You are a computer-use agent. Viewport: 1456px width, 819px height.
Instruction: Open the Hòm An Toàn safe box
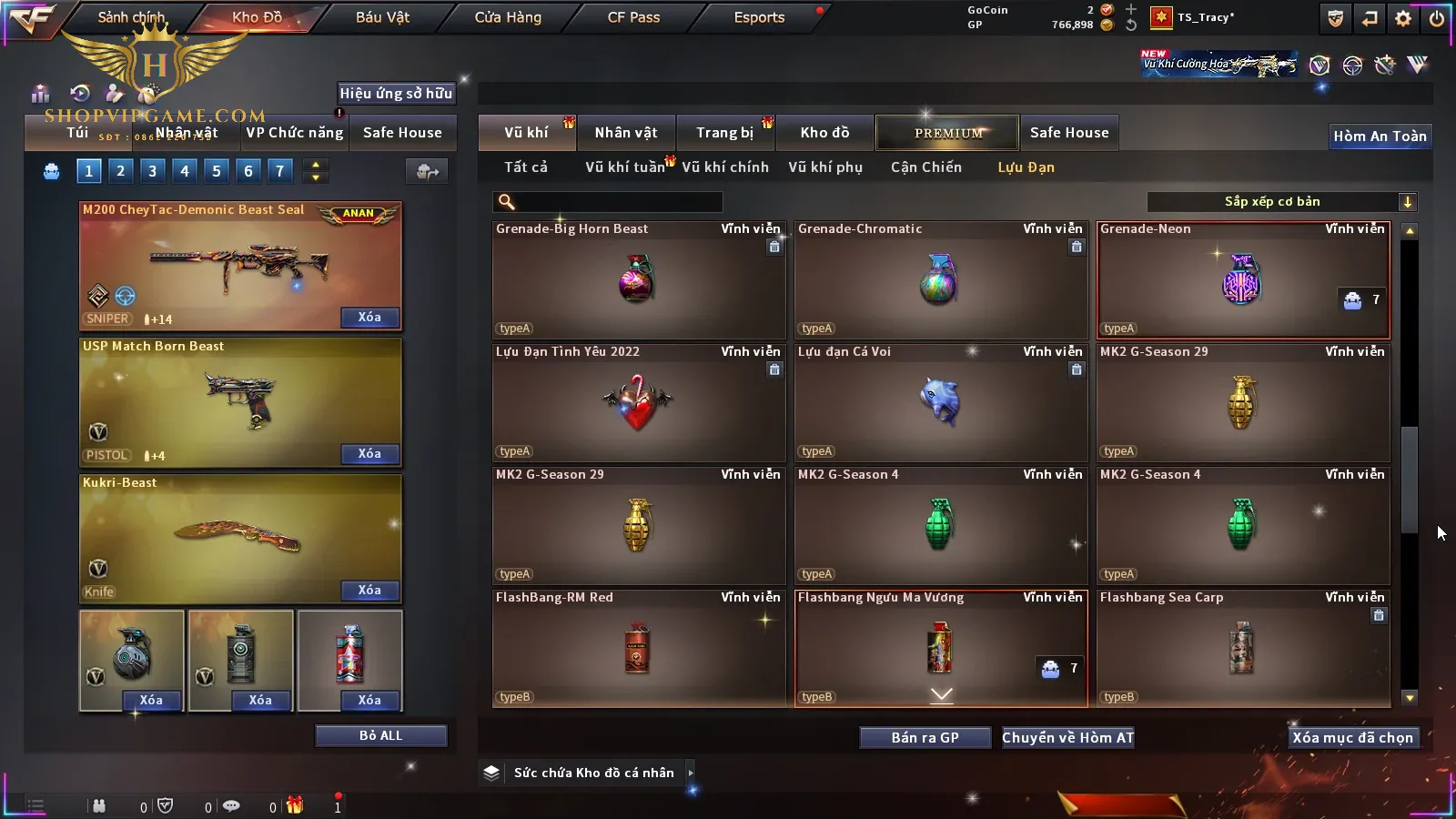click(1380, 136)
